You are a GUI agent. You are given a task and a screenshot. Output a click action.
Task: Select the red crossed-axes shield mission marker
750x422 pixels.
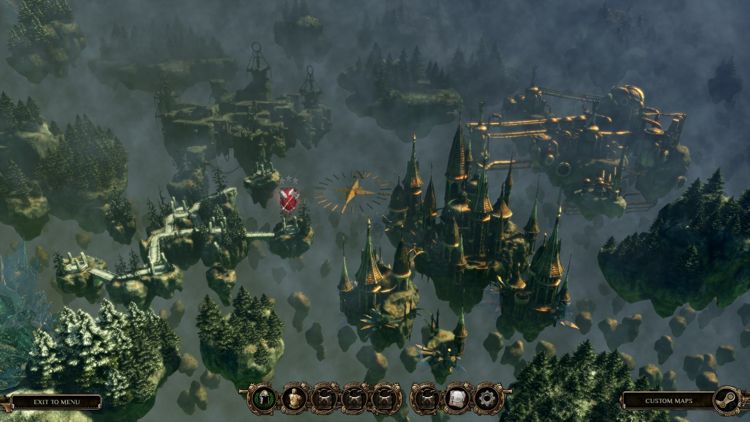[289, 198]
